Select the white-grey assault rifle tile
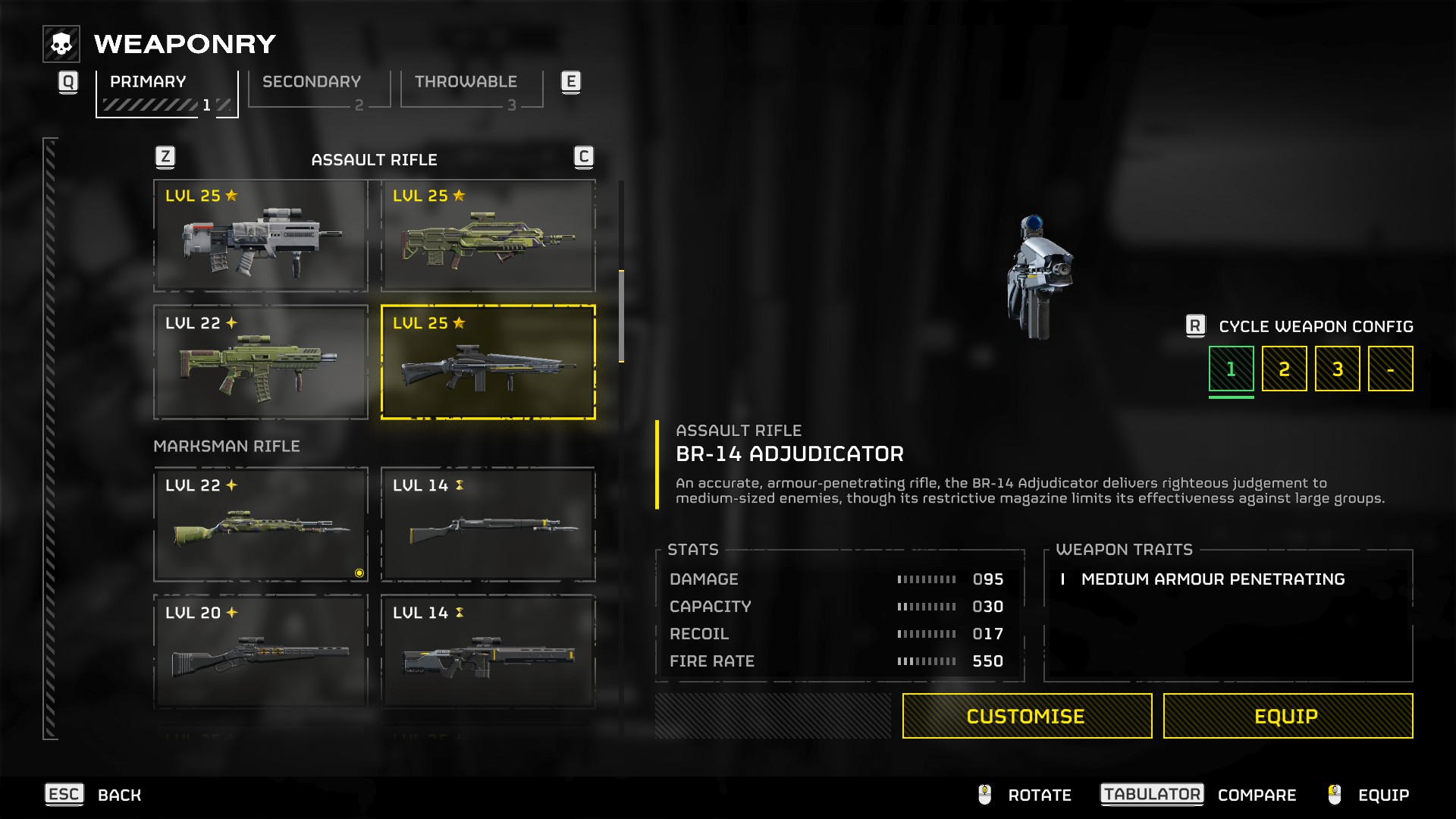 [261, 236]
